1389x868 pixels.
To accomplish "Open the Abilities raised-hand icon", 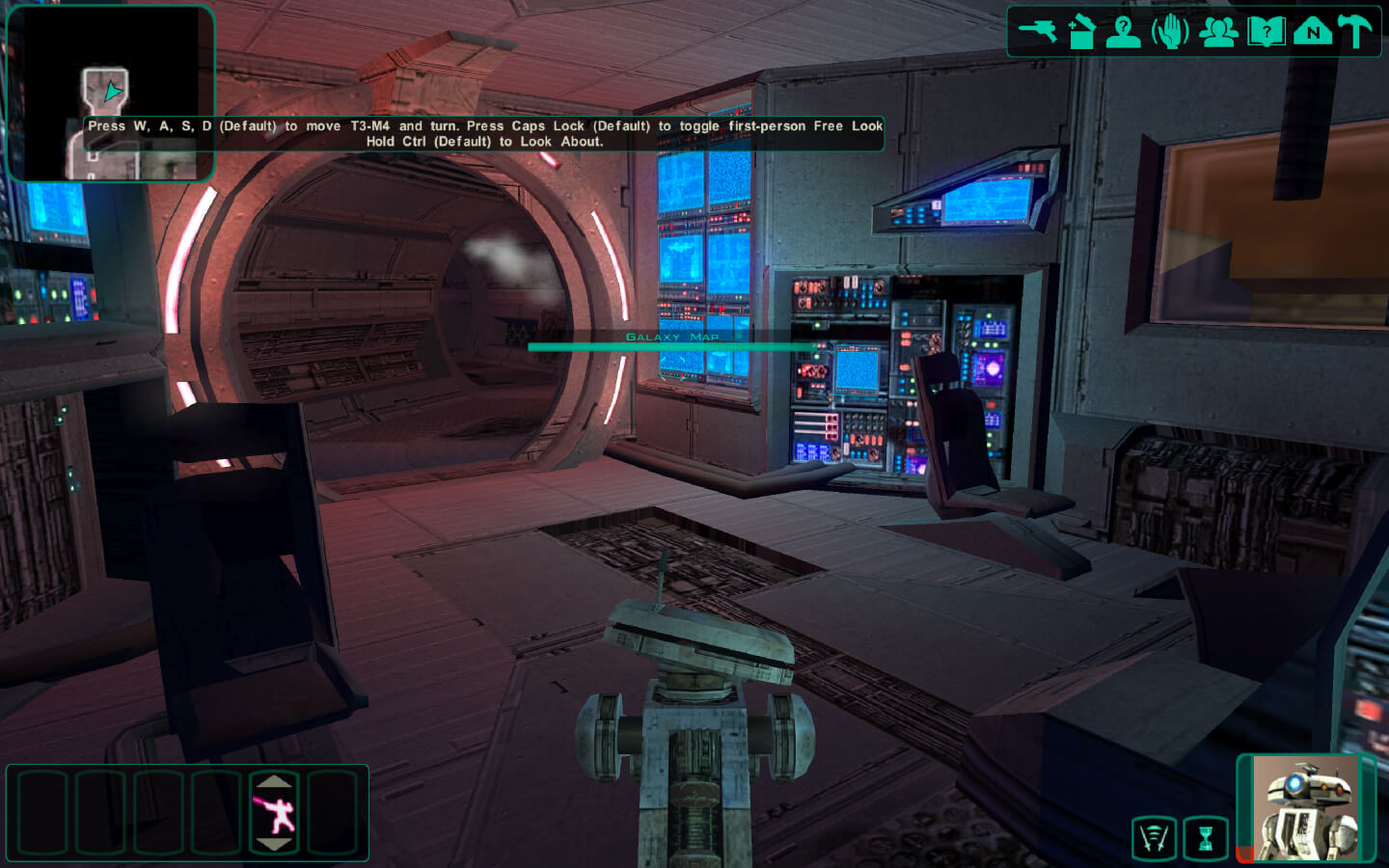I will pyautogui.click(x=1171, y=31).
